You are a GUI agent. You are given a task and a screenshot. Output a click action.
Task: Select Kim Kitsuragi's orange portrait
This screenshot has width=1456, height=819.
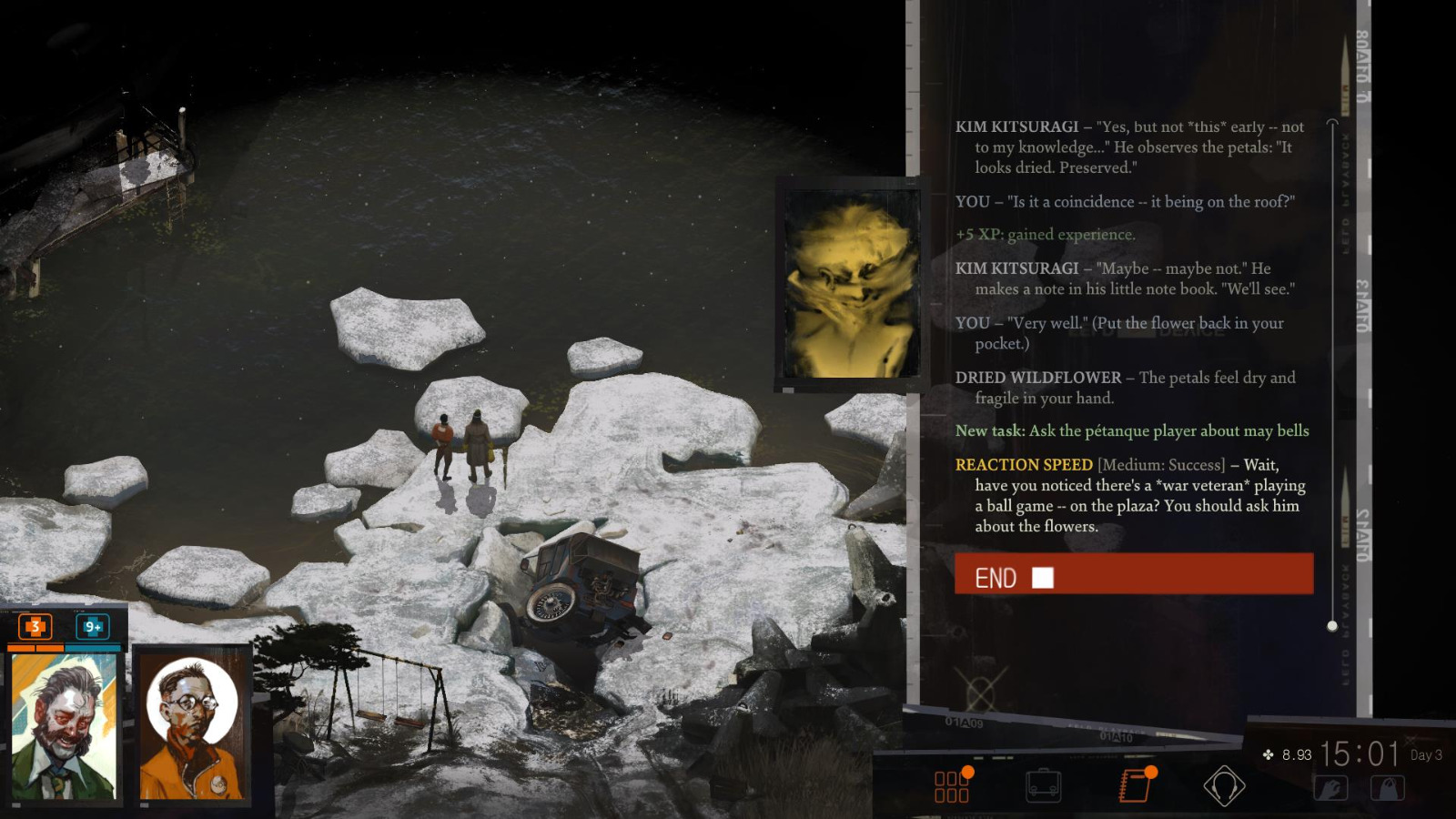(x=193, y=723)
